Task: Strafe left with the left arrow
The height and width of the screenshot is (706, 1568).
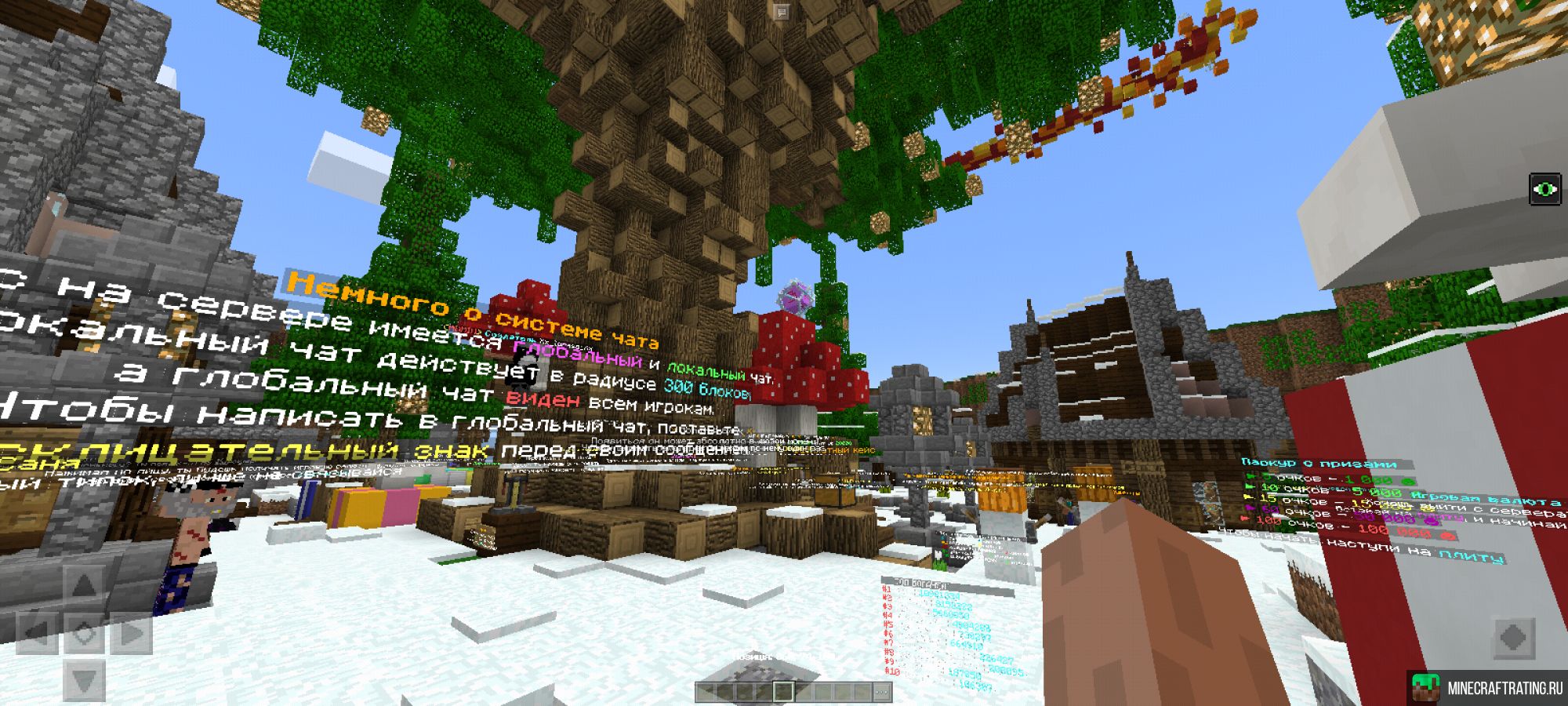Action: tap(37, 632)
